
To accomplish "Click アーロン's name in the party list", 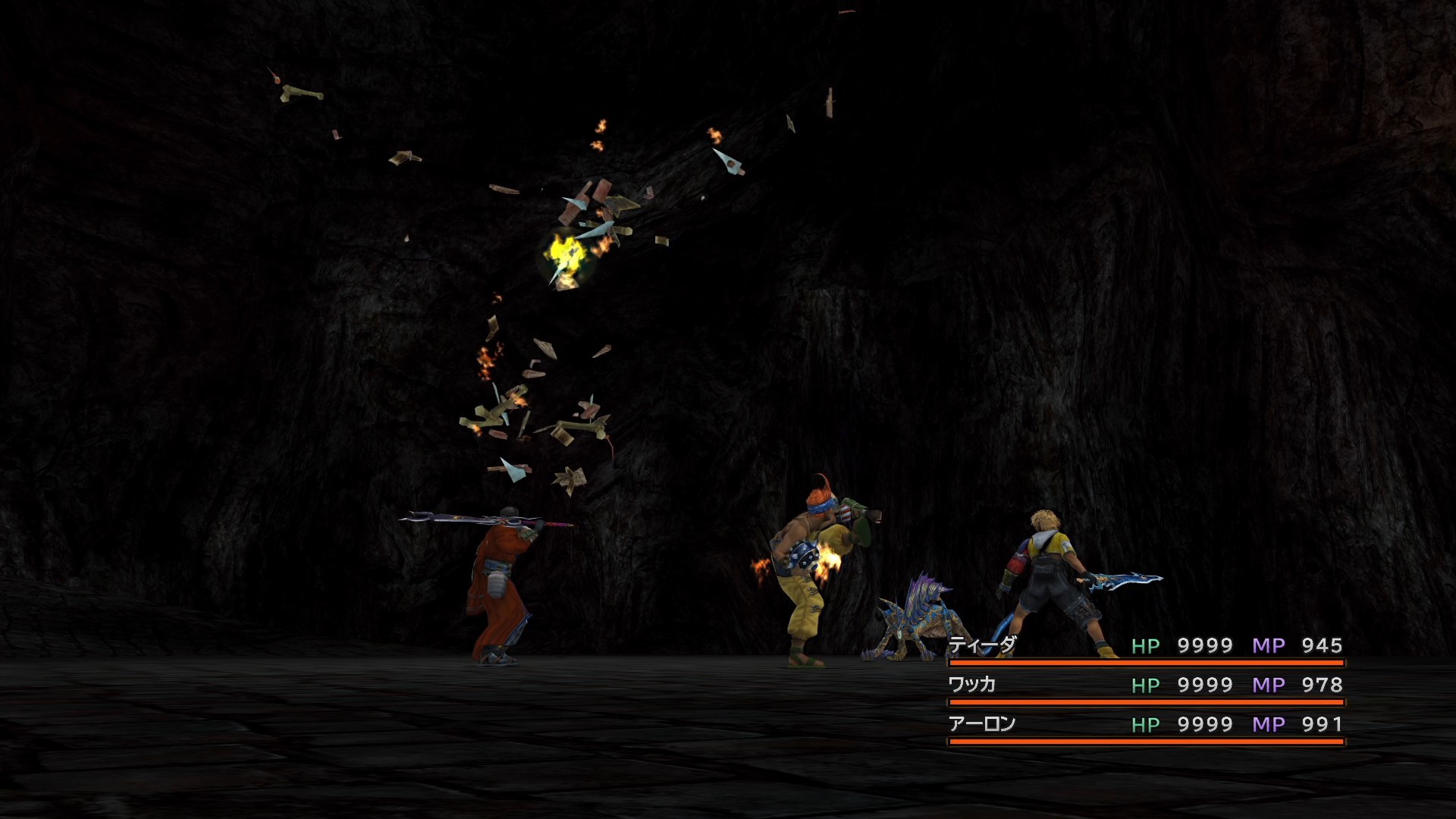I will point(982,724).
